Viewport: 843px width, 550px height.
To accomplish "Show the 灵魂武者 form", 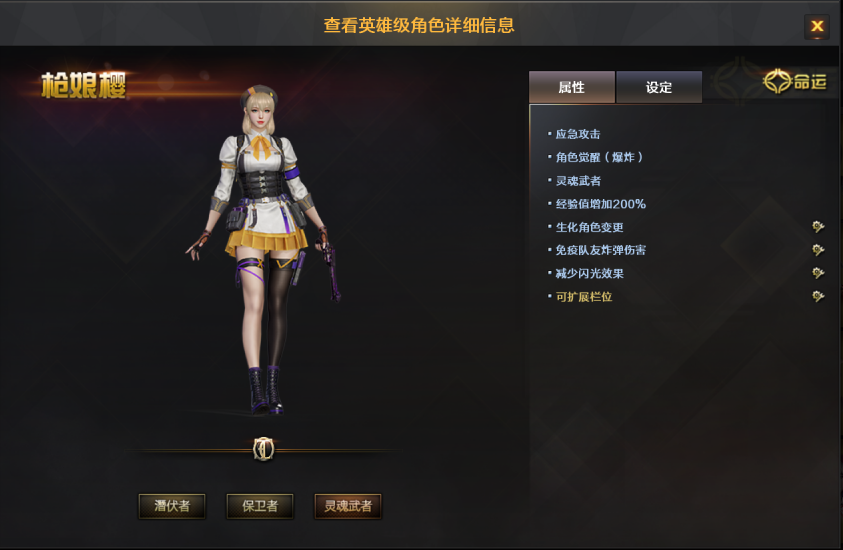I will 348,506.
